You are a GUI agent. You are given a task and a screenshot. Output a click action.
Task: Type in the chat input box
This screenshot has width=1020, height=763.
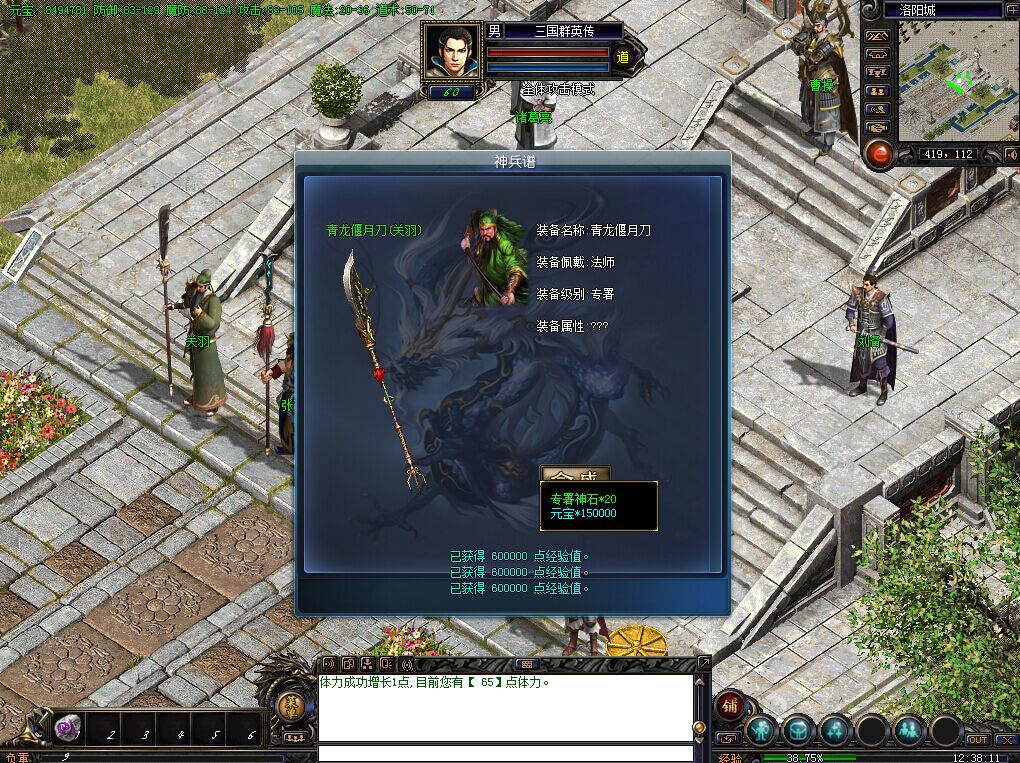(x=505, y=752)
